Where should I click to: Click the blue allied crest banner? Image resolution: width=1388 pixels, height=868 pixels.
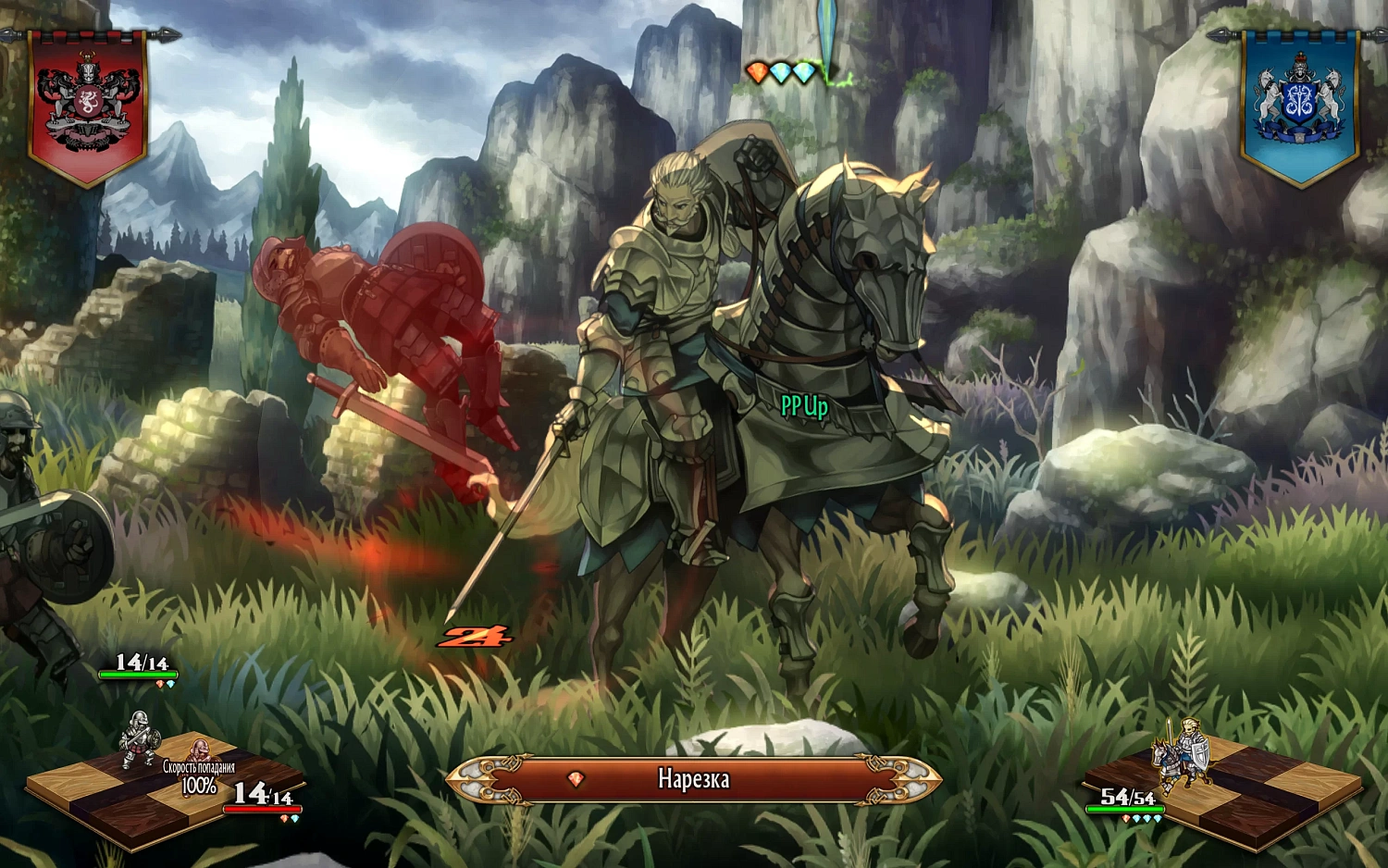point(1299,105)
